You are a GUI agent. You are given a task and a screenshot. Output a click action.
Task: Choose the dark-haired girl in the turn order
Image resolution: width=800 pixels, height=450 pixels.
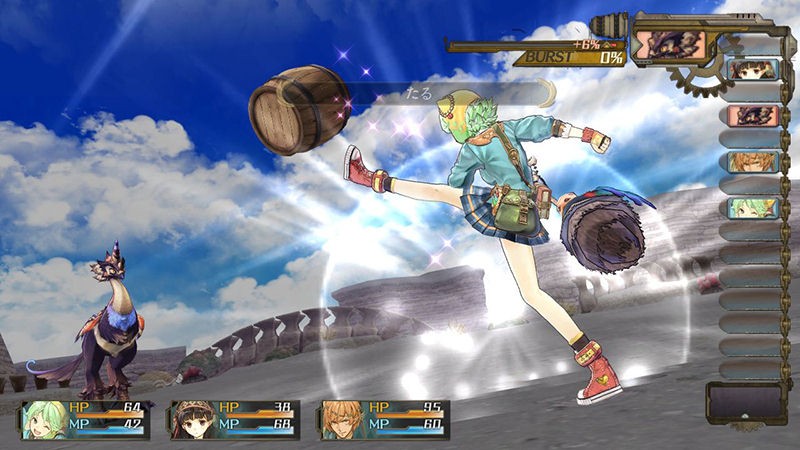[x=752, y=70]
